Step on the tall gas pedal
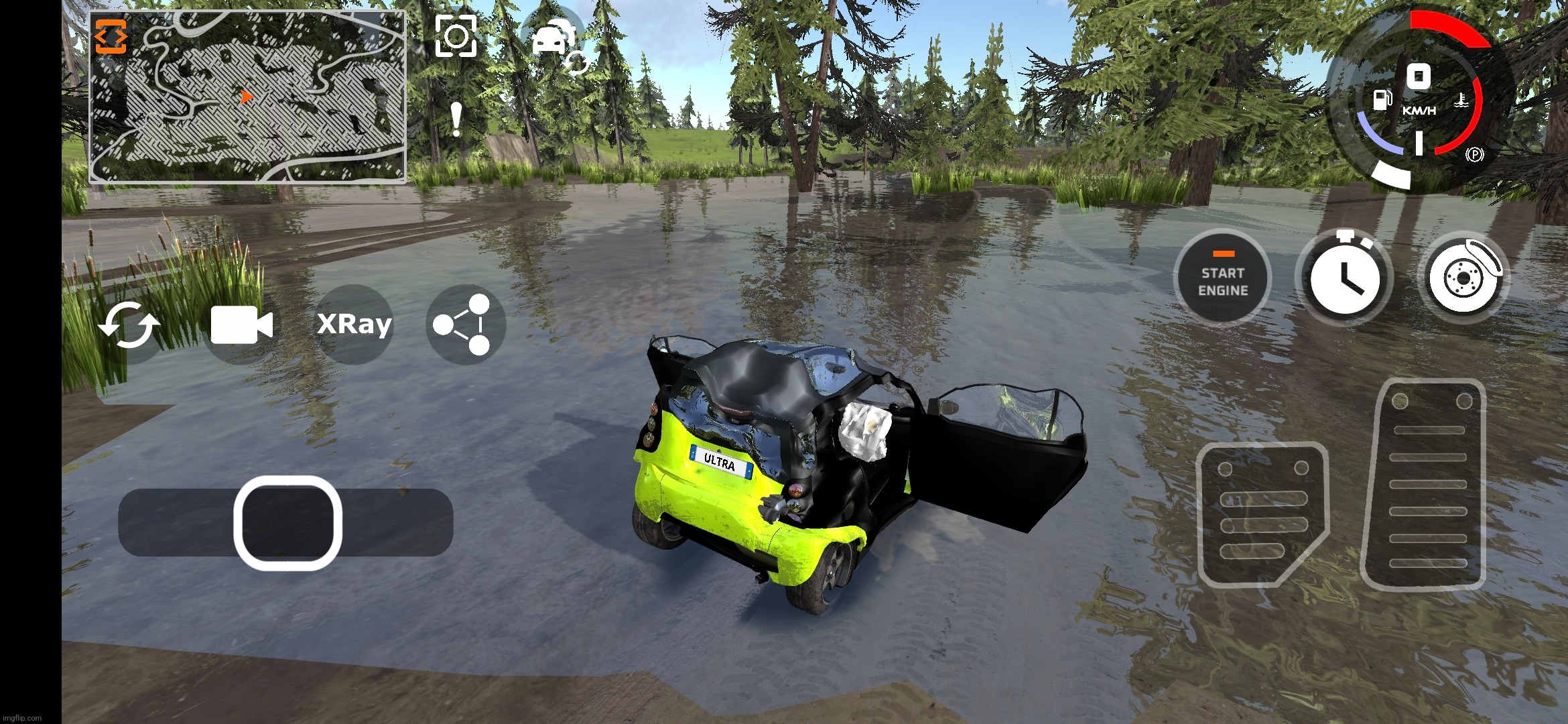1568x724 pixels. pyautogui.click(x=1425, y=484)
